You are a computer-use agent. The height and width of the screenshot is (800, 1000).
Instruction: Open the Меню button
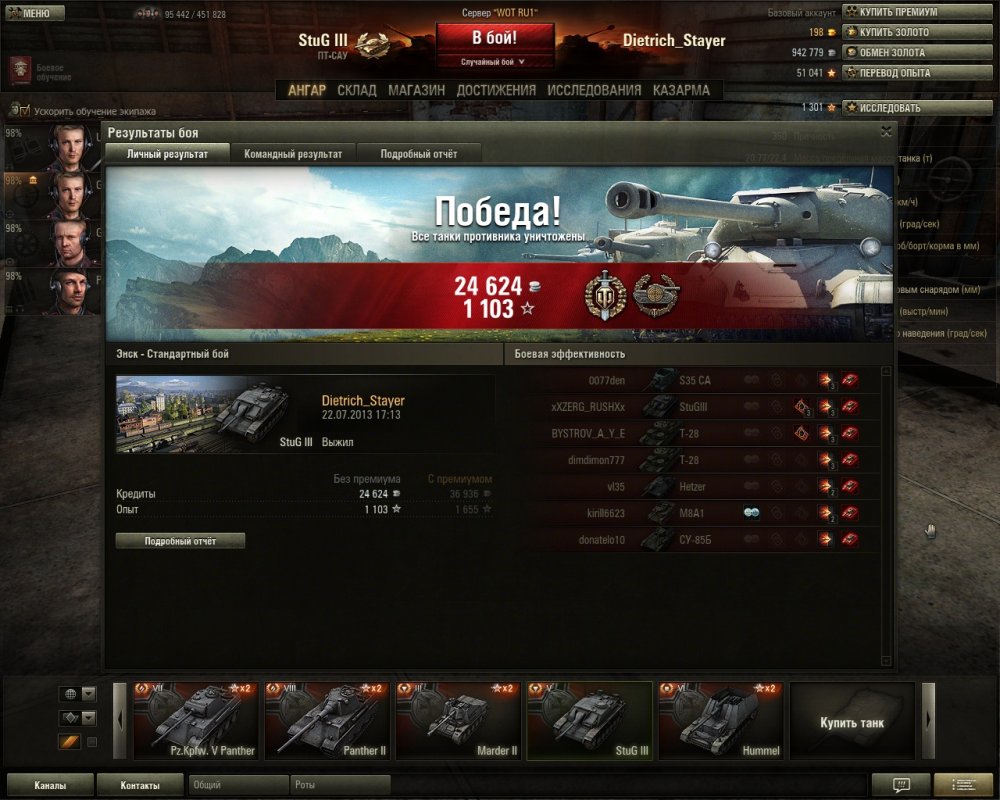pos(36,13)
